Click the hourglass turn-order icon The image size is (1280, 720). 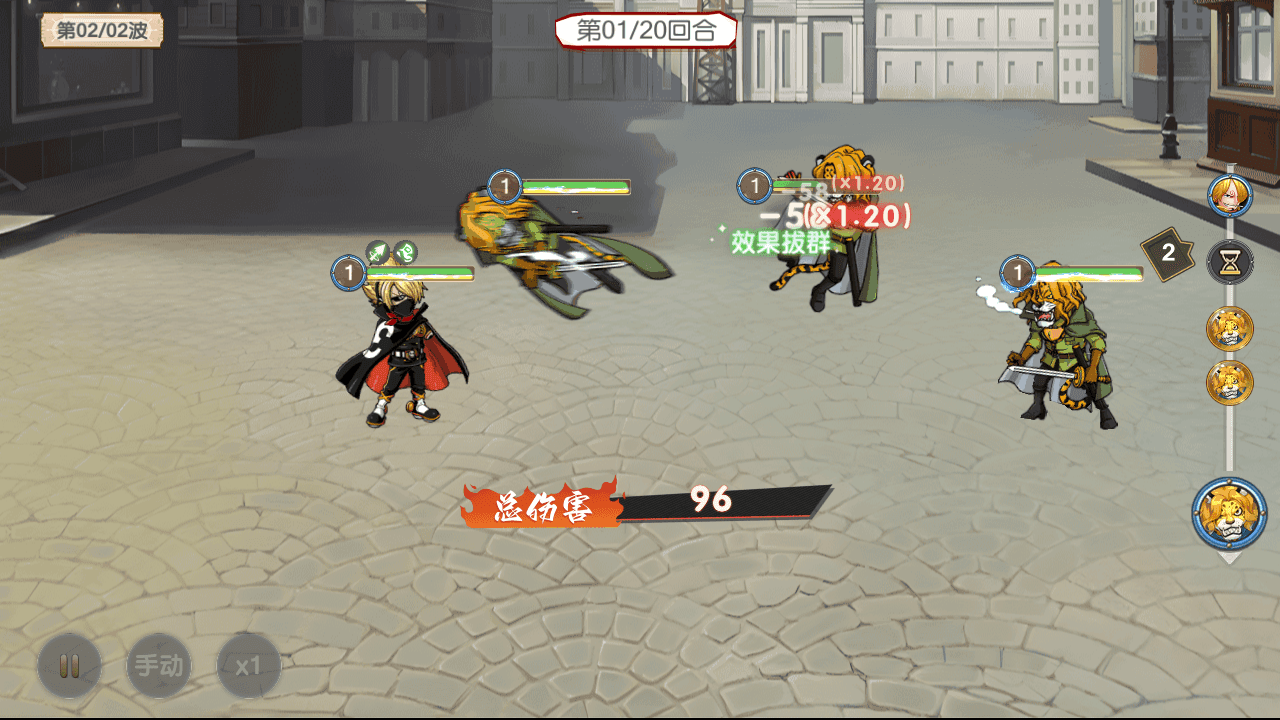pyautogui.click(x=1229, y=262)
